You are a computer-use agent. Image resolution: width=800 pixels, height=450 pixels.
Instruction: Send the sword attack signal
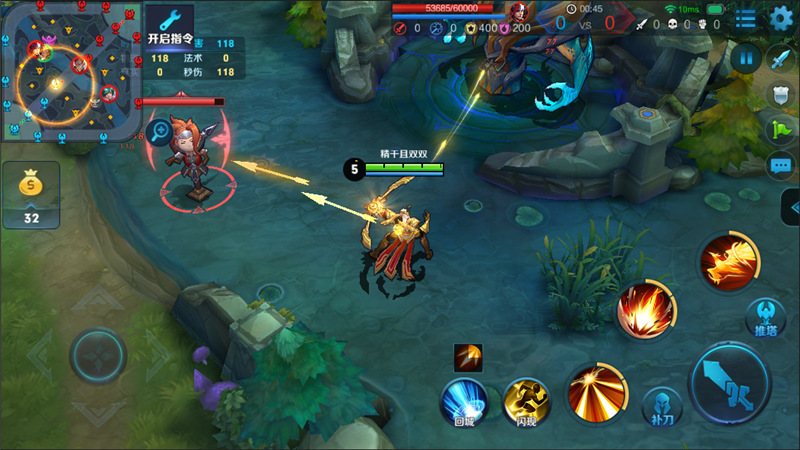780,58
